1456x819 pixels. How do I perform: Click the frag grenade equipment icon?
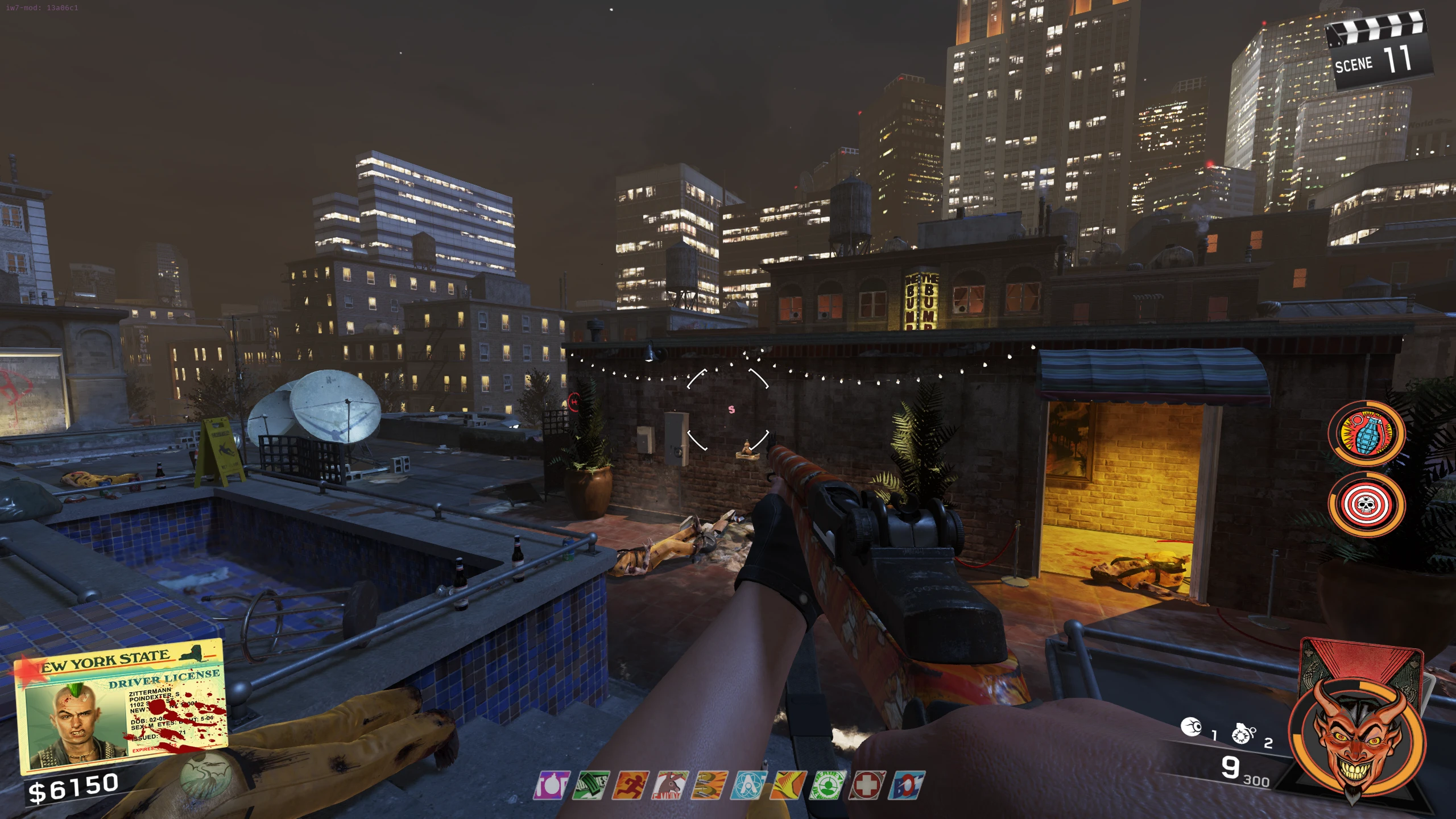[x=1243, y=734]
